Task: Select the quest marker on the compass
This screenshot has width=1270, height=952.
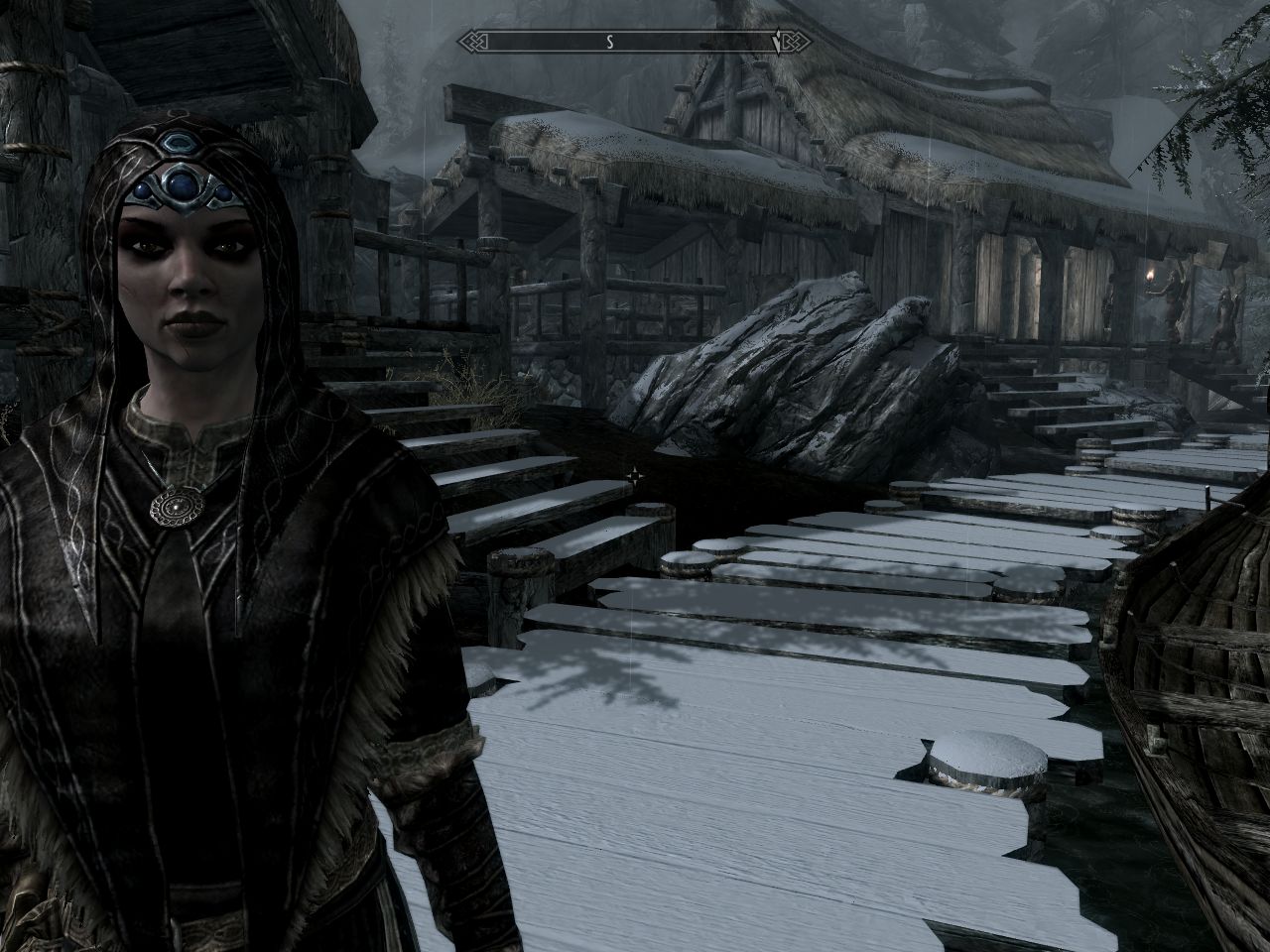Action: pyautogui.click(x=777, y=43)
